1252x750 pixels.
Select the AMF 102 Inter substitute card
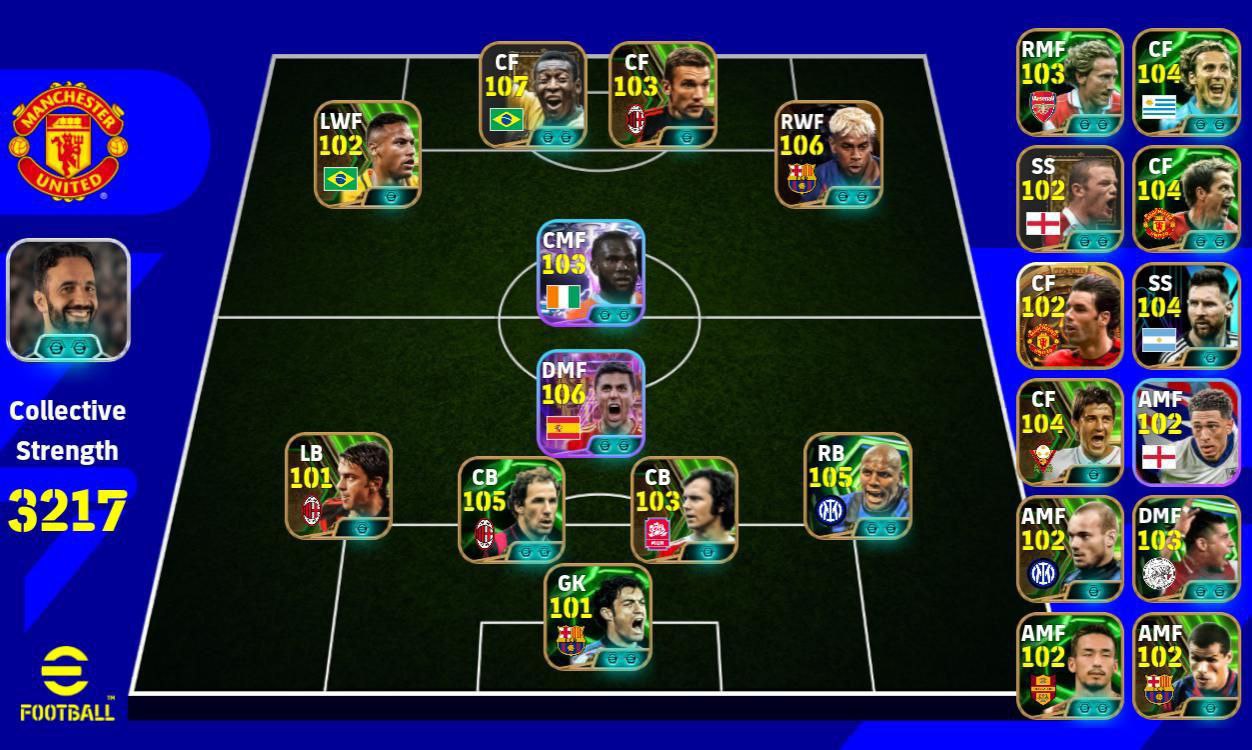click(1070, 549)
